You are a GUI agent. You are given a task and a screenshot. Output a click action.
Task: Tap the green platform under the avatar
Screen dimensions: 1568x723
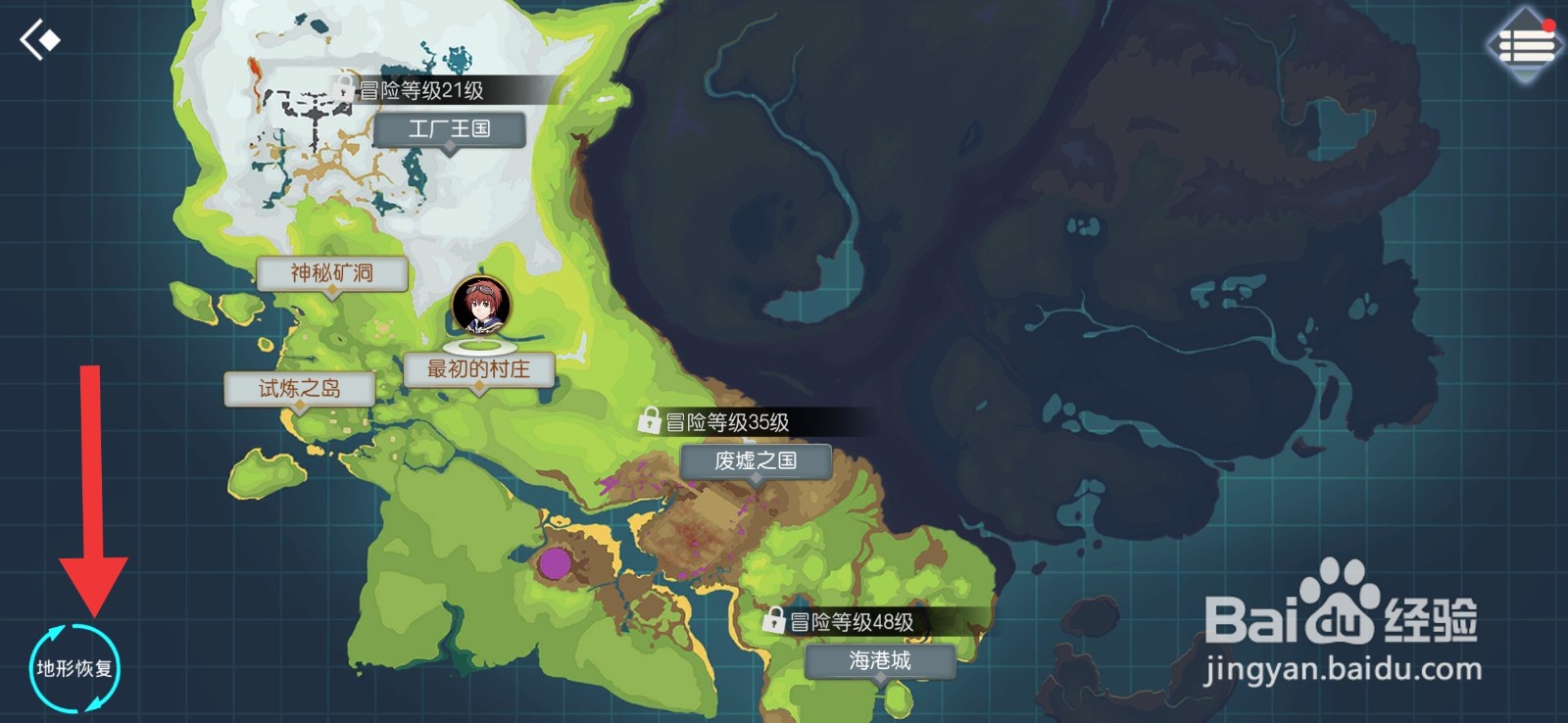[x=479, y=347]
